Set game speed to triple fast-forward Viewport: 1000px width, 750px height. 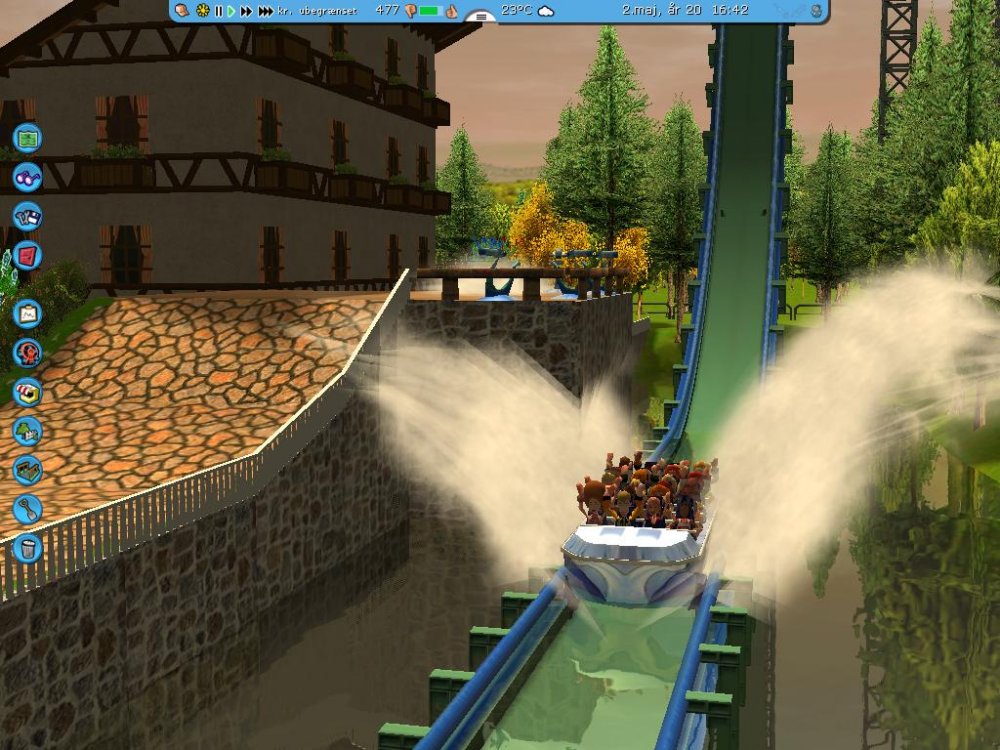265,11
